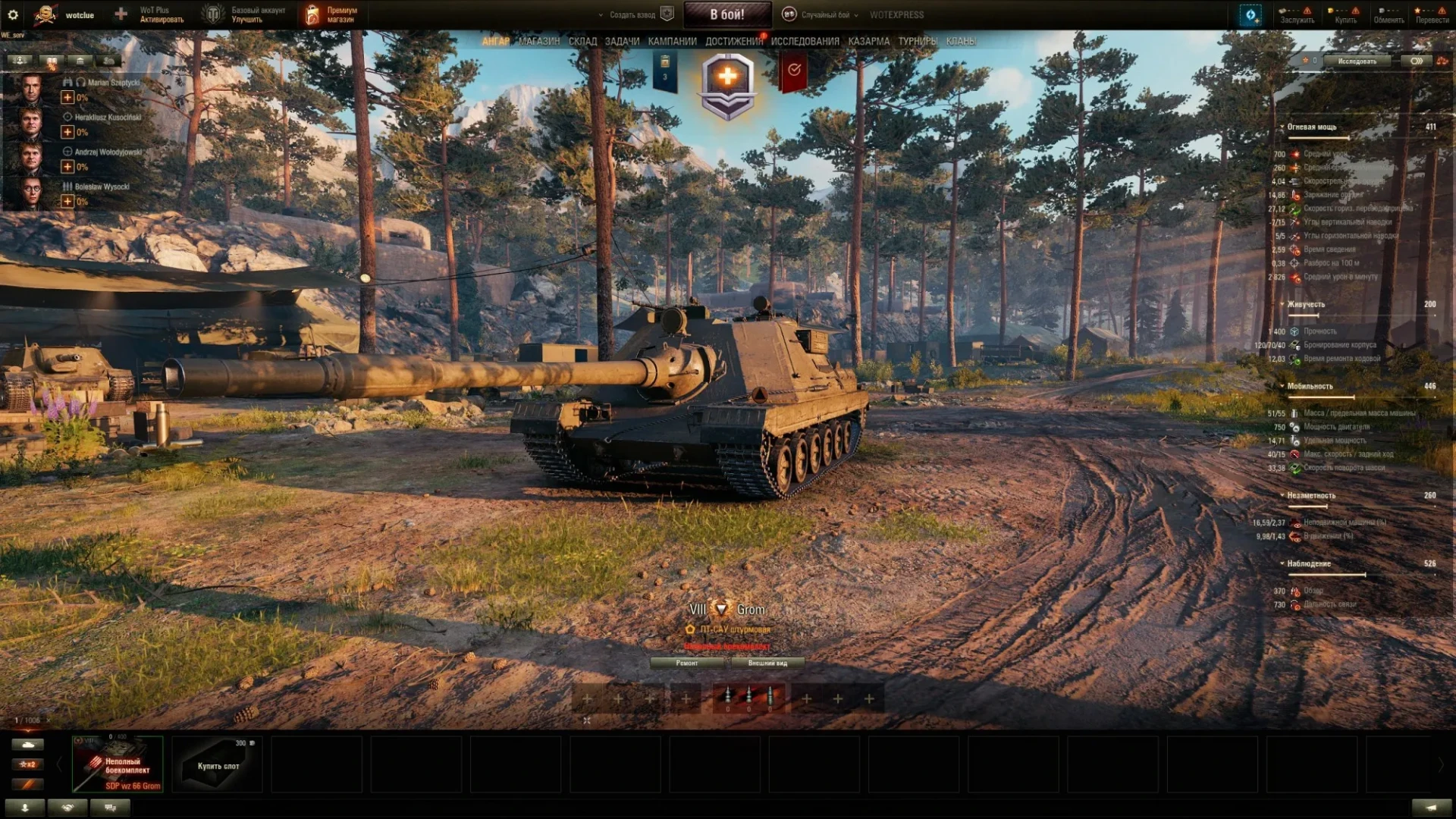
Task: Click the Ремонт button
Action: [x=687, y=663]
